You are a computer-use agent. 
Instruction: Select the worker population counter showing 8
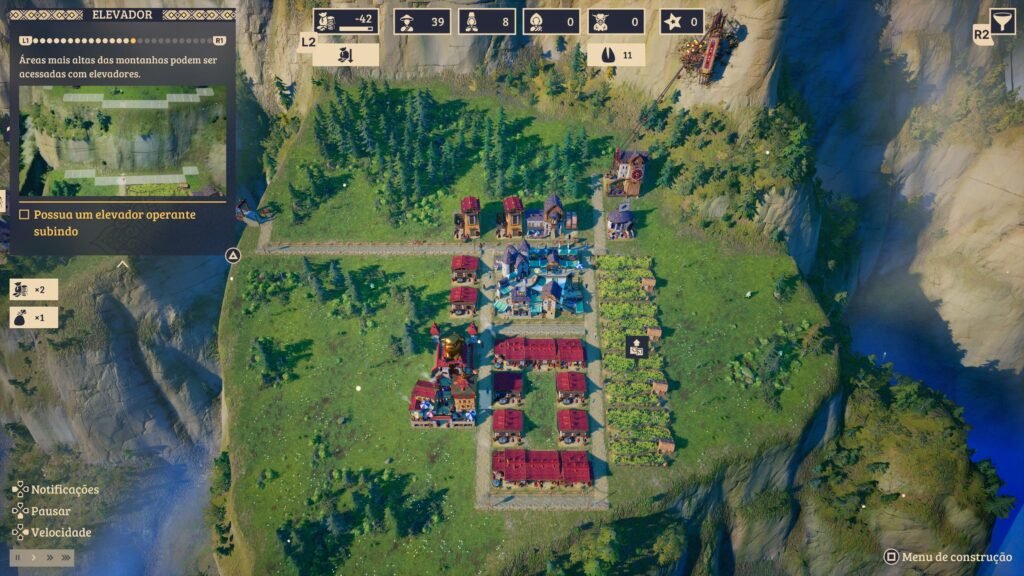[x=487, y=21]
